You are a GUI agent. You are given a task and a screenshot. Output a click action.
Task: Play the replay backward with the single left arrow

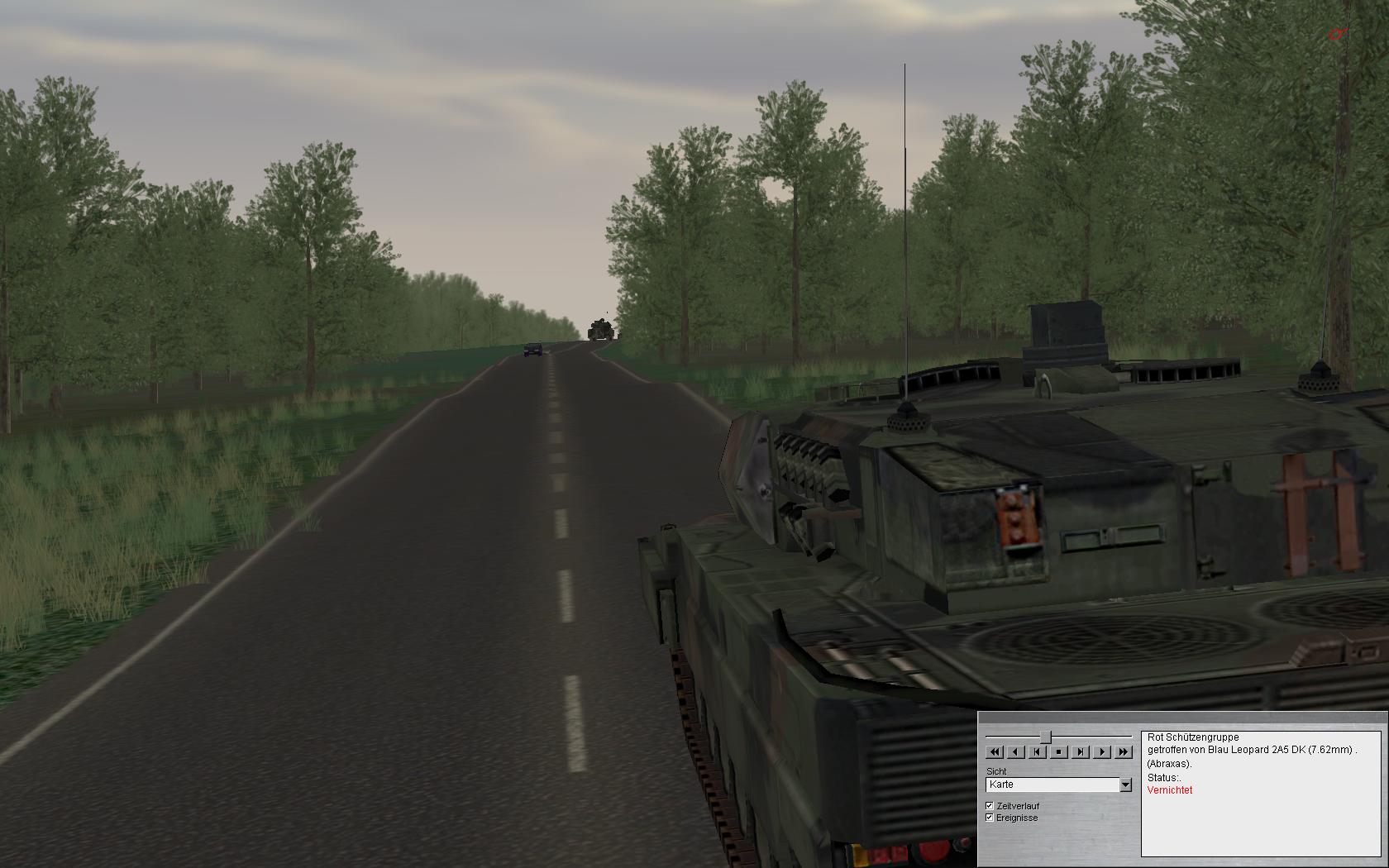[x=1016, y=752]
